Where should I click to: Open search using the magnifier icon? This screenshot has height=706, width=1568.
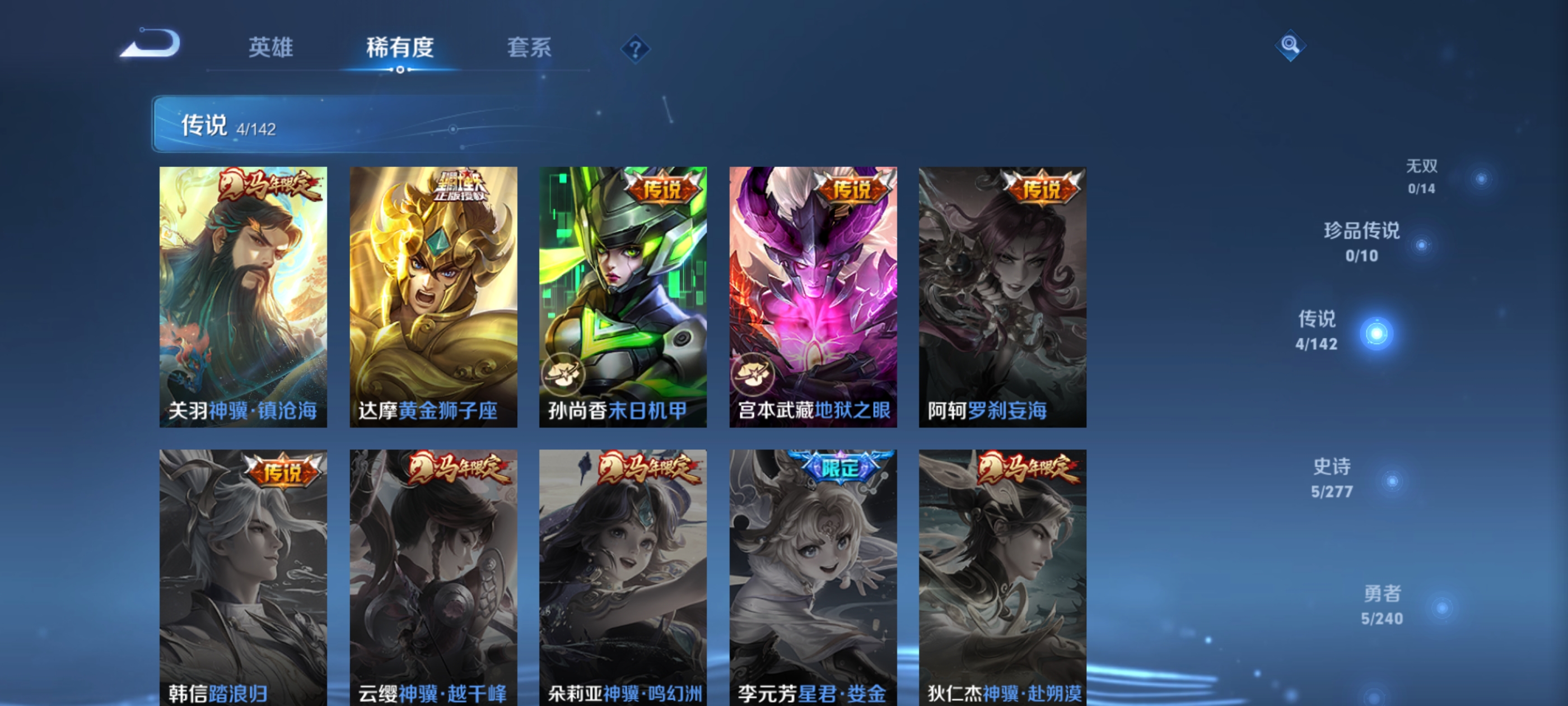tap(1290, 44)
